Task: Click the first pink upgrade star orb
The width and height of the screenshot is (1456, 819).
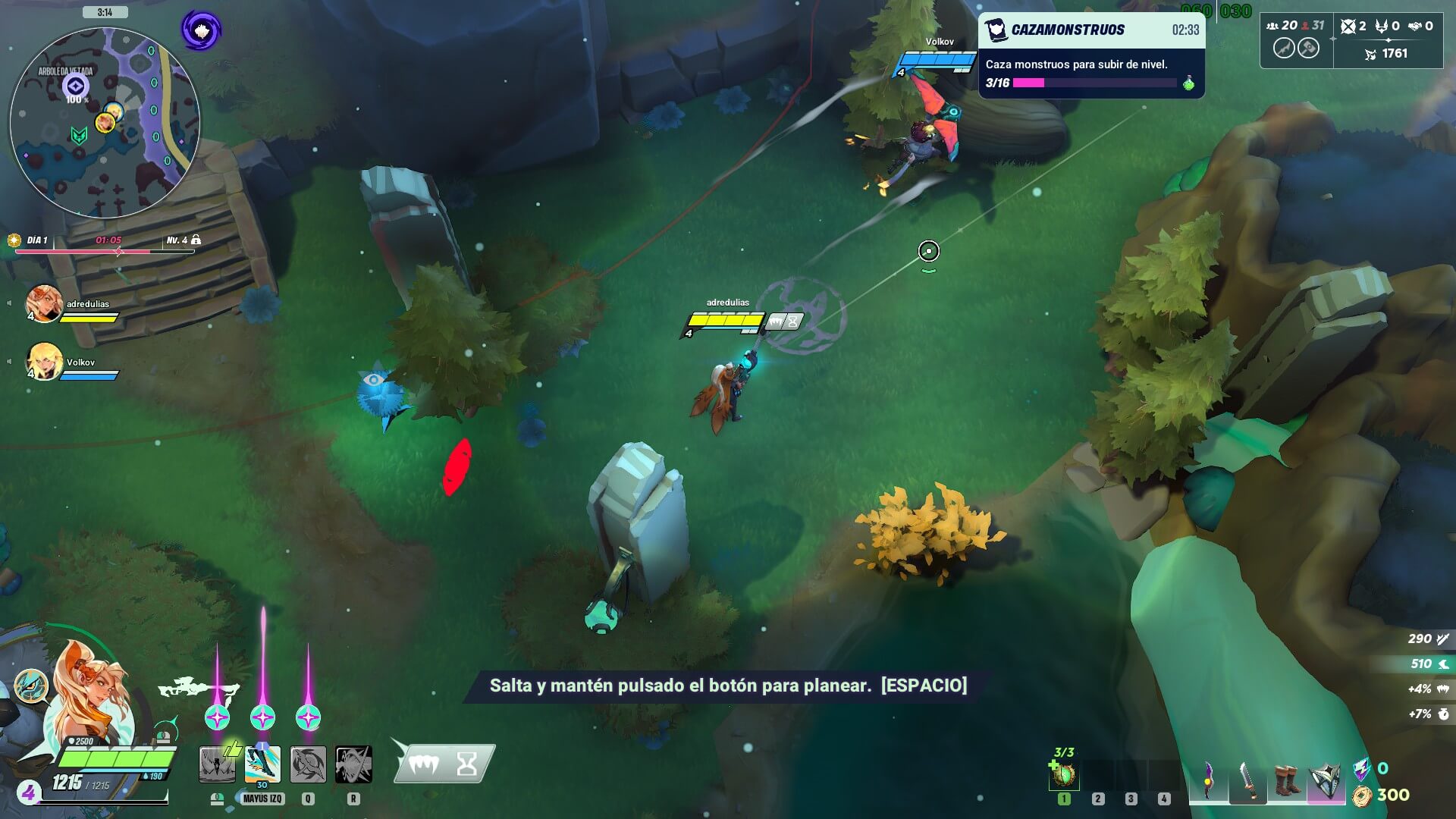Action: [218, 717]
